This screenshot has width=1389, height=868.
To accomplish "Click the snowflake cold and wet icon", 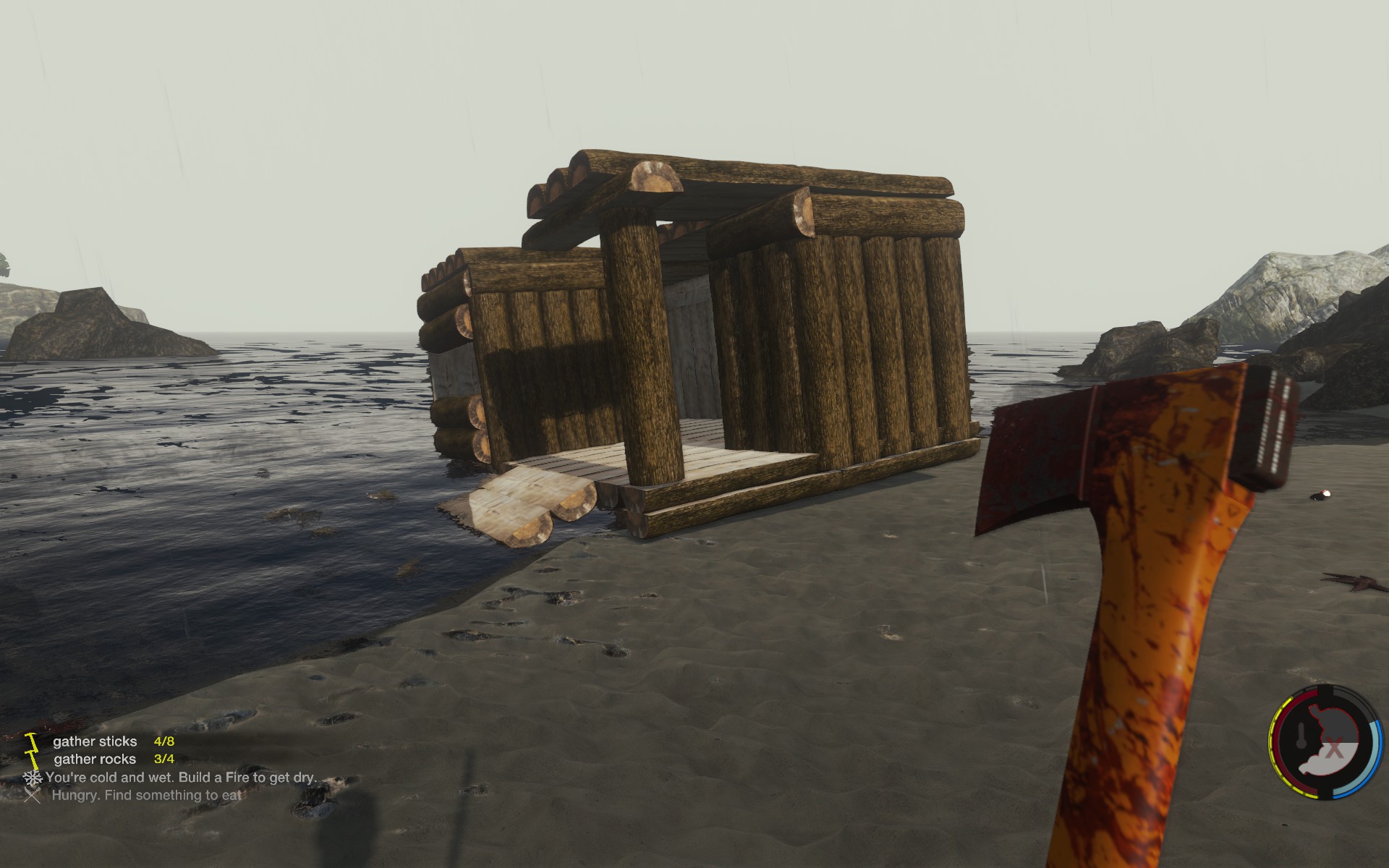I will point(33,778).
